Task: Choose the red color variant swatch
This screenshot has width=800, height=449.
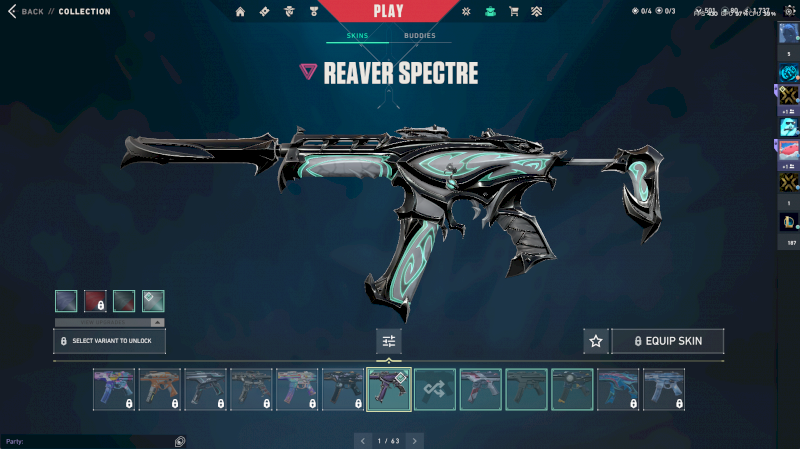Action: click(95, 301)
